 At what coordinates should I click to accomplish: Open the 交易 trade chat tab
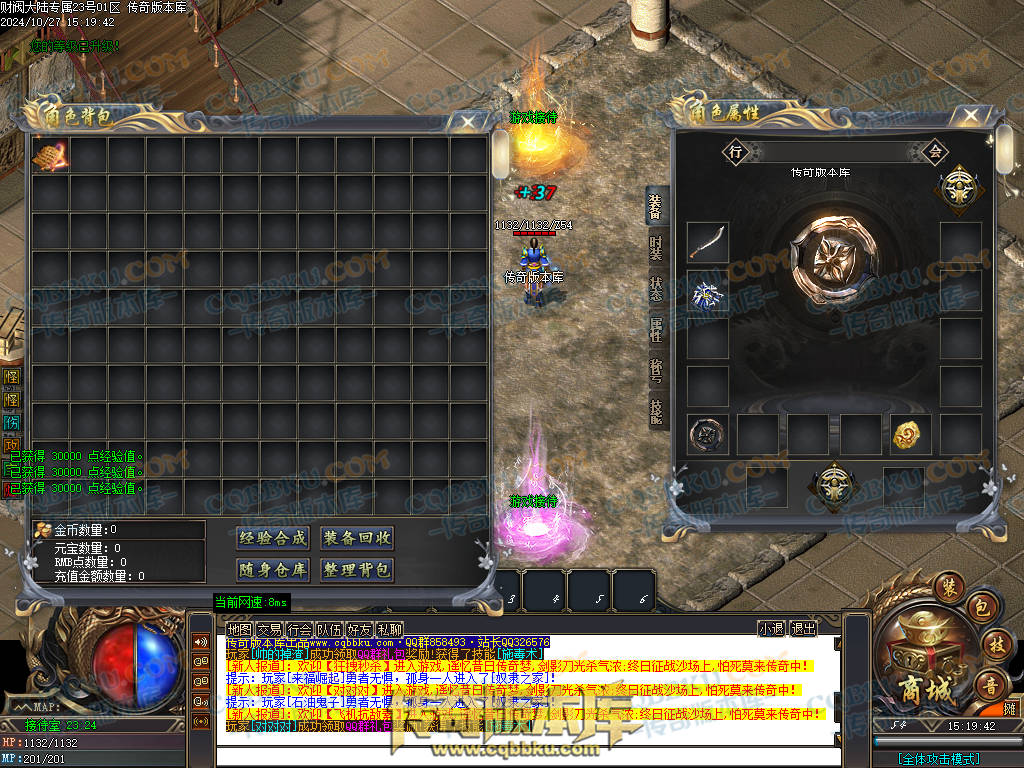click(x=269, y=629)
